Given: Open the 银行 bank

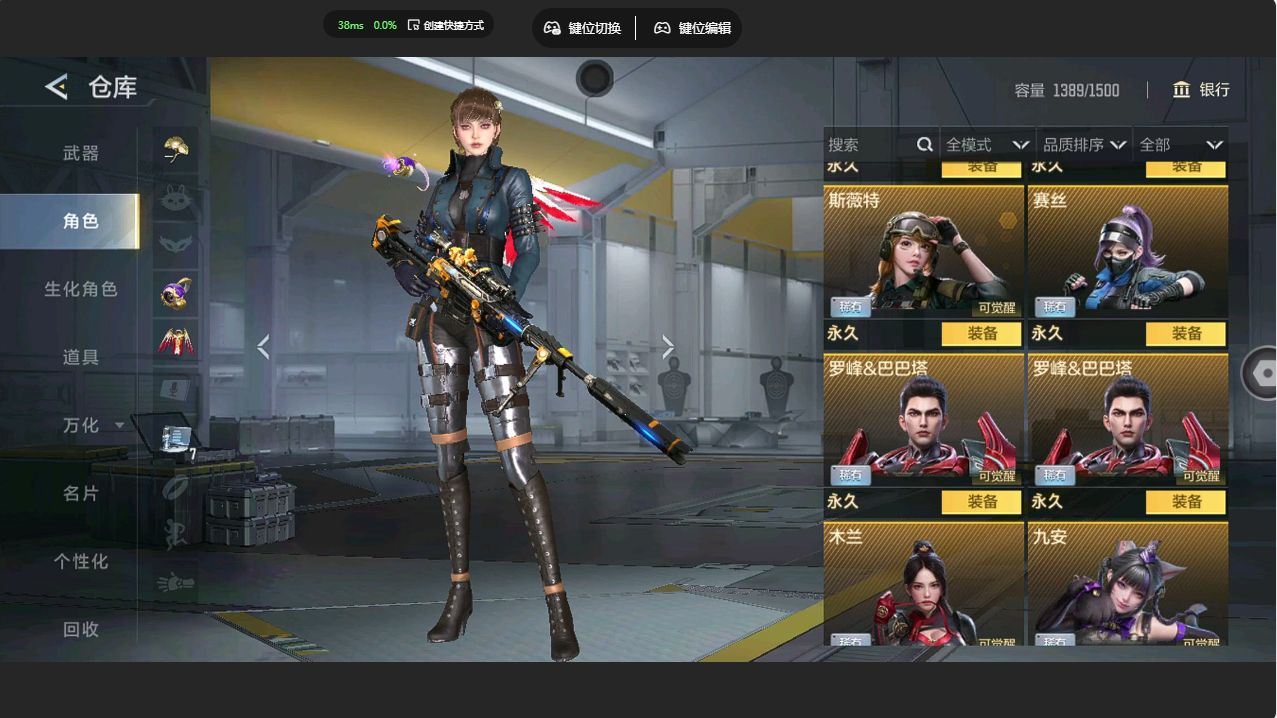Looking at the screenshot, I should [x=1201, y=90].
